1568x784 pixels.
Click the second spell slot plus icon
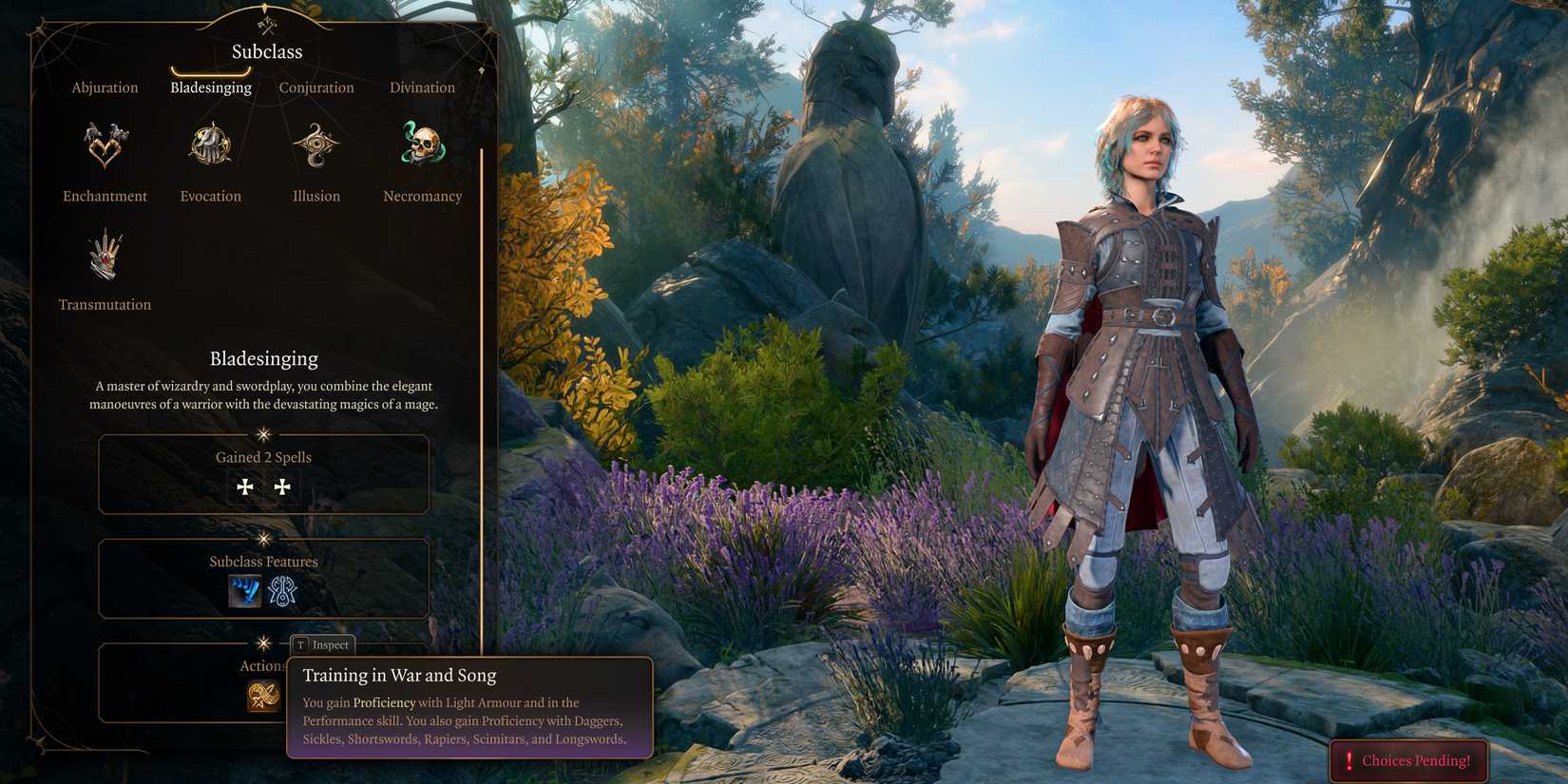click(282, 487)
